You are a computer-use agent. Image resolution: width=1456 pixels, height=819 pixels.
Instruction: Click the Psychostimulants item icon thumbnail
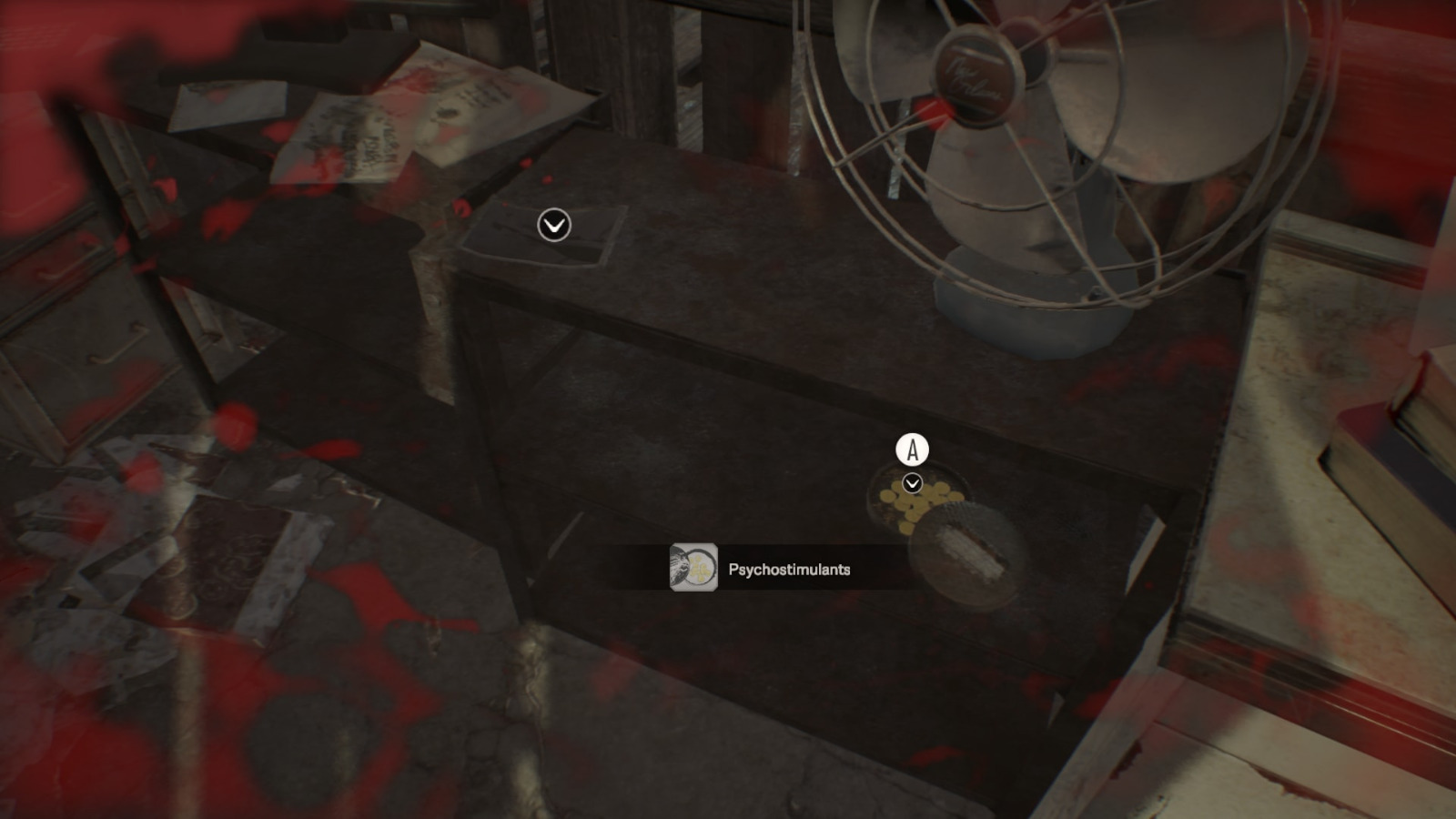(x=693, y=568)
